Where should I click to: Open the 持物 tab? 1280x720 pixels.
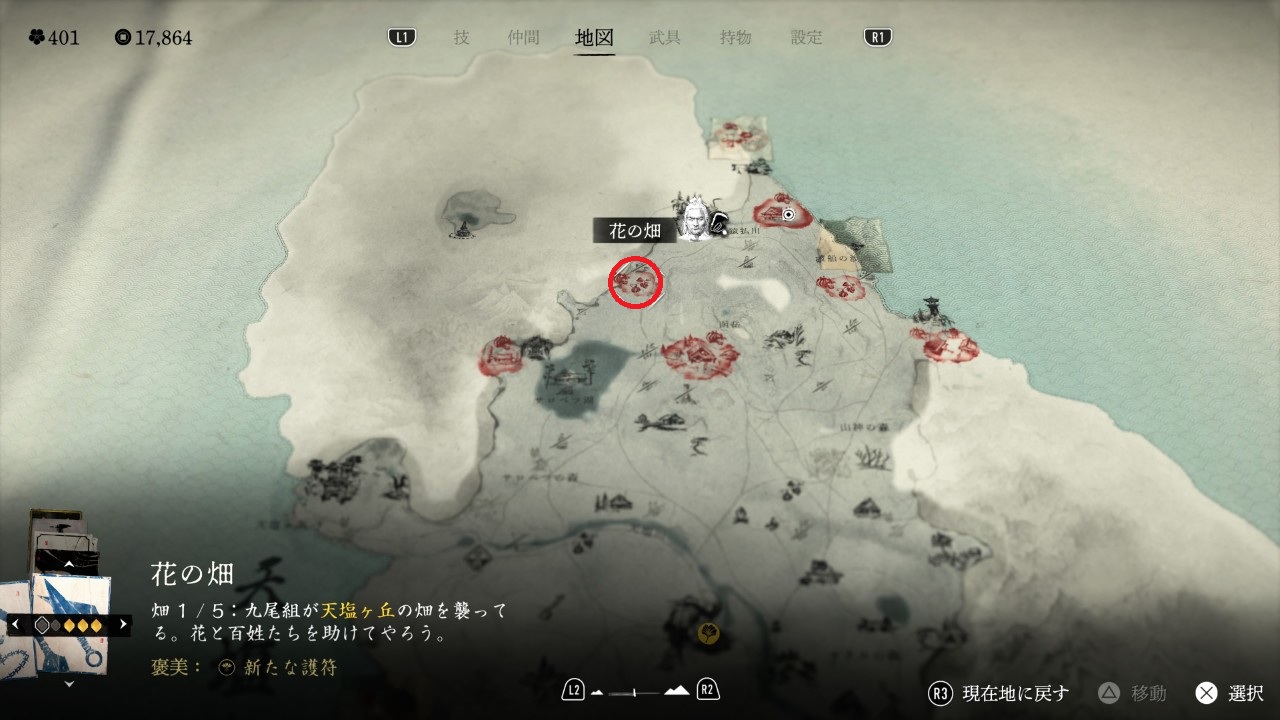tap(736, 38)
